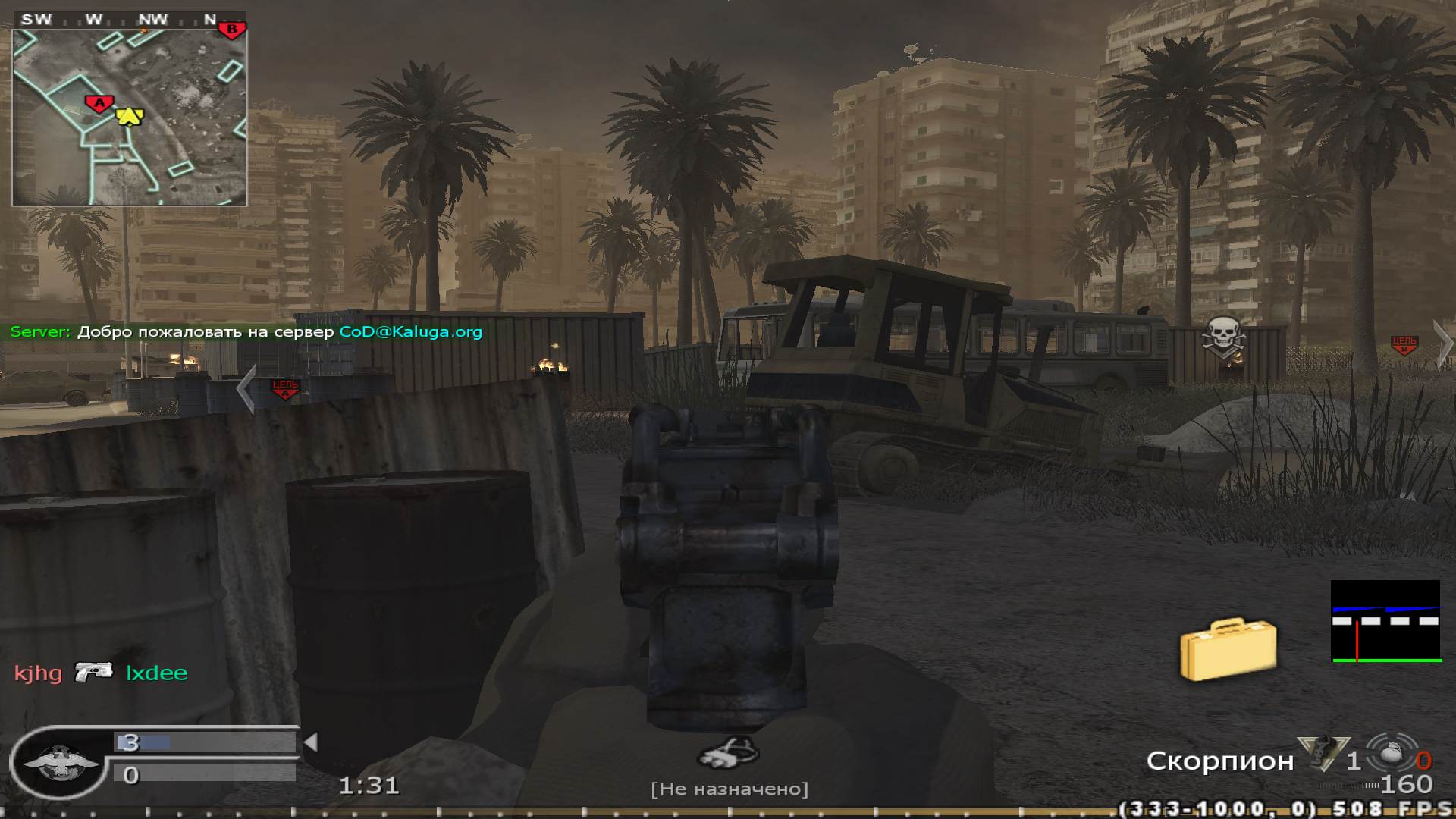The height and width of the screenshot is (819, 1456).
Task: Click the red target B waypoint marker
Action: tap(1404, 344)
